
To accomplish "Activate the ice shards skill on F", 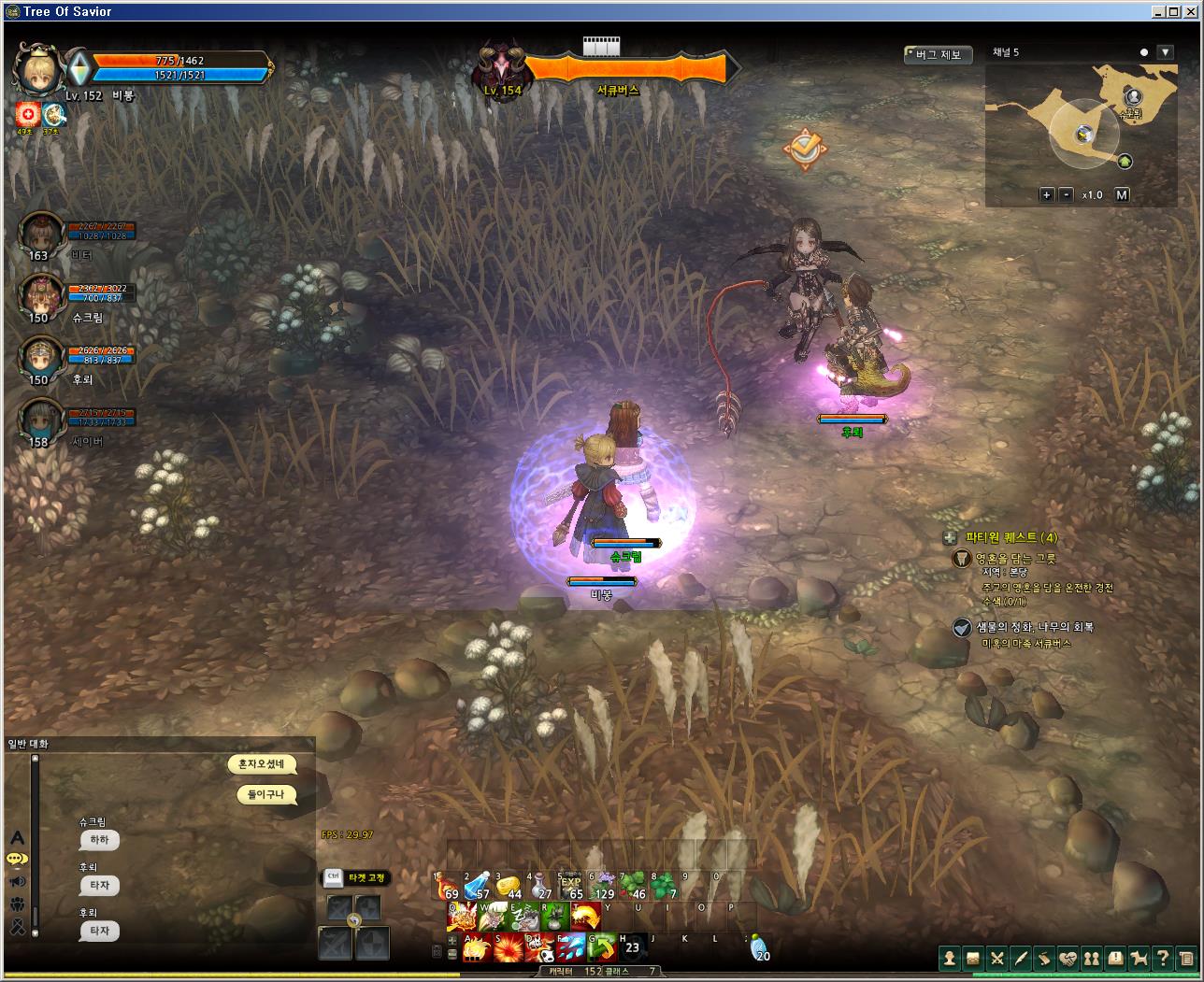I will [570, 947].
